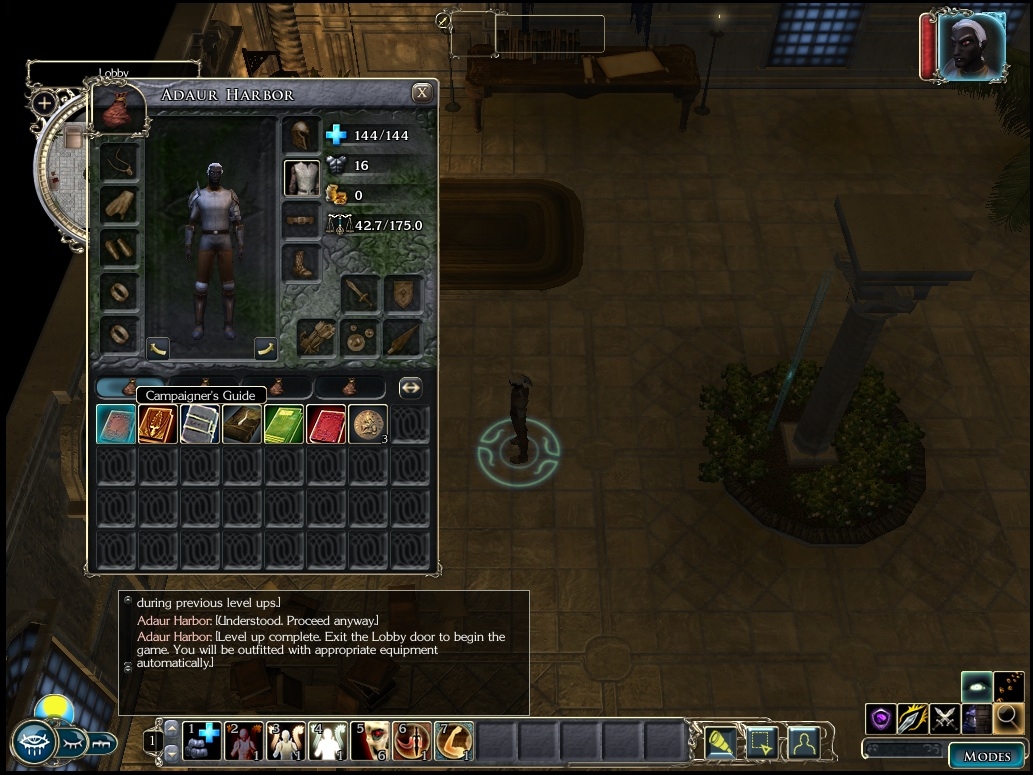Open the helmet equipment slot

(x=300, y=135)
